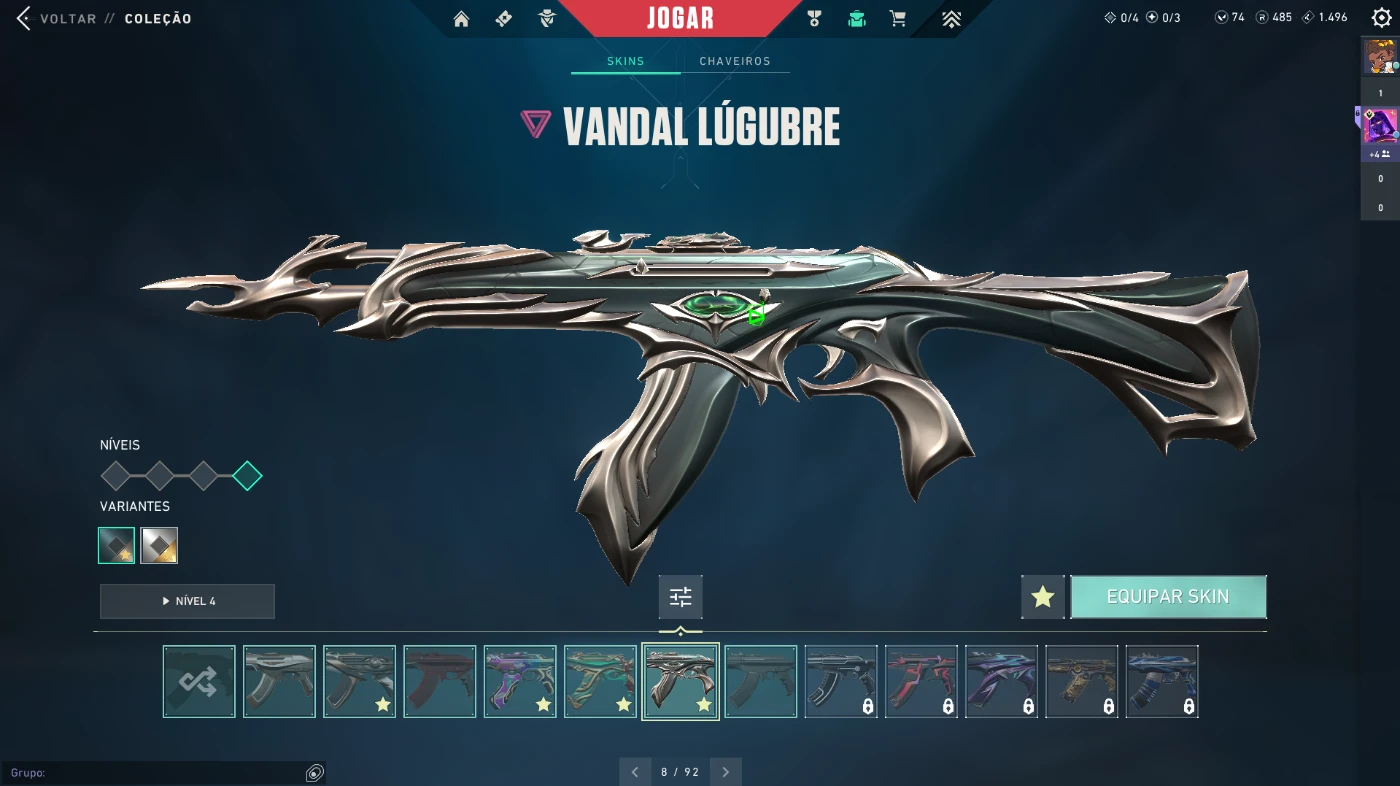Play the Nível 4 preview
The width and height of the screenshot is (1400, 786).
(x=187, y=601)
